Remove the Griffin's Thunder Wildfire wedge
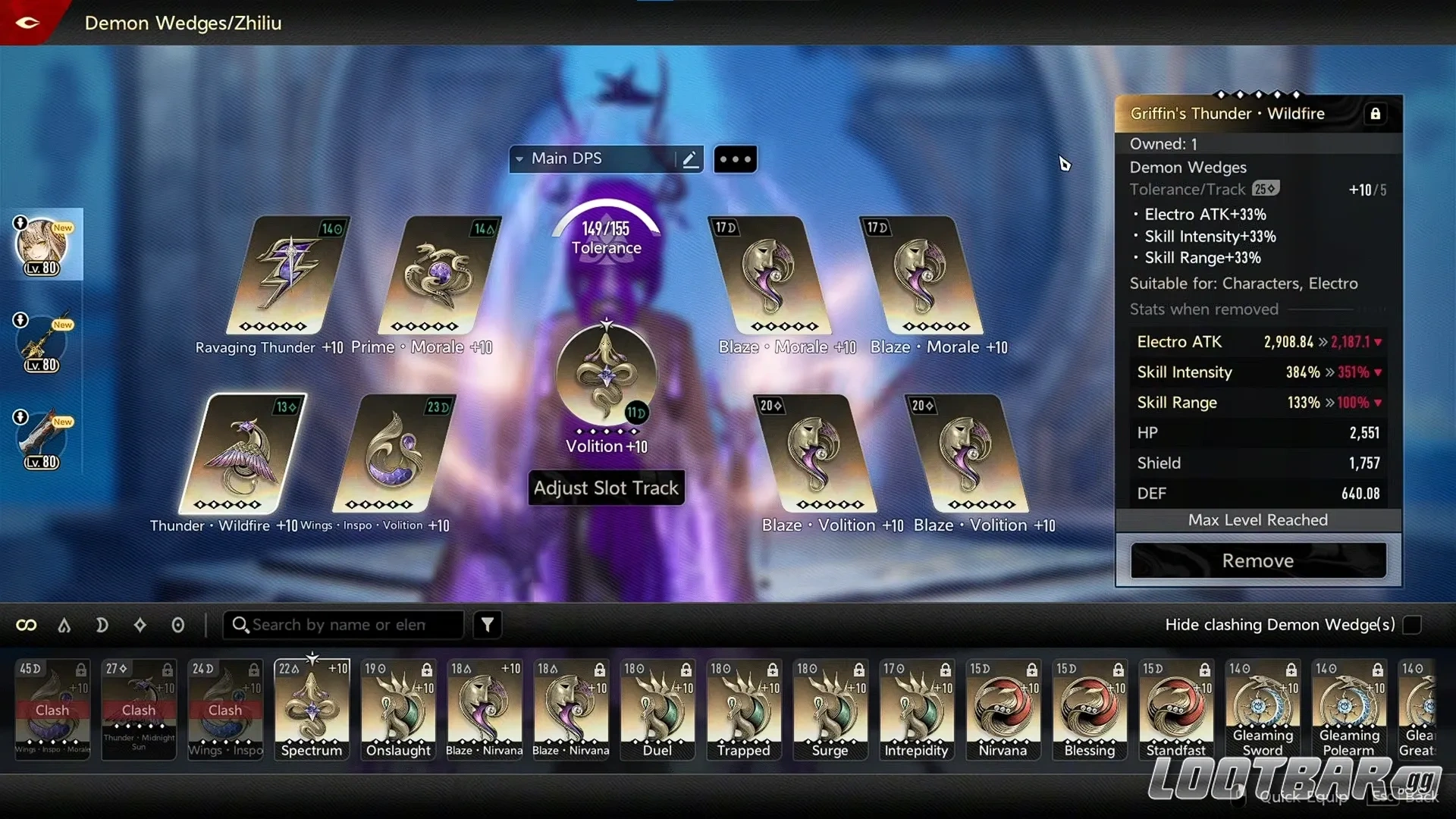The width and height of the screenshot is (1456, 819). click(1258, 560)
